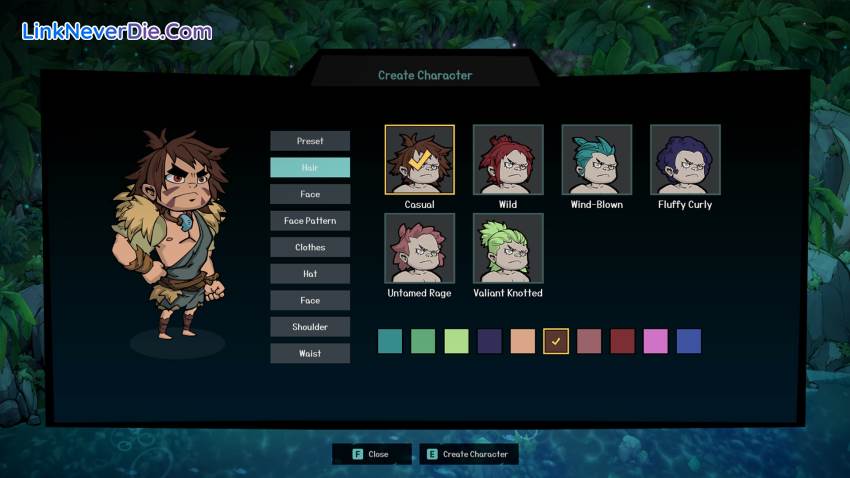This screenshot has width=850, height=478.
Task: Set hair color to teal swatch
Action: (390, 341)
